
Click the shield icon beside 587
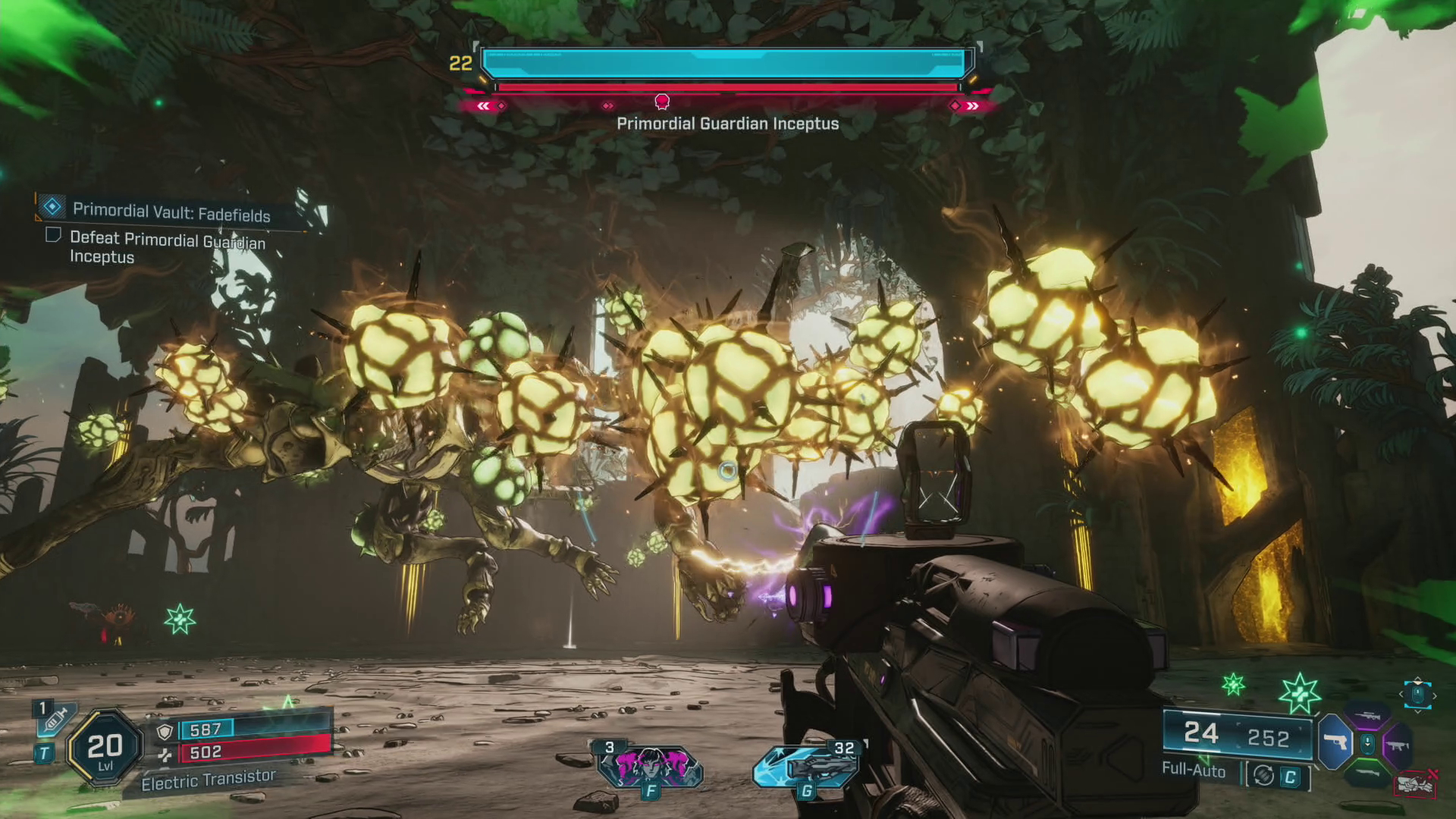coord(165,731)
